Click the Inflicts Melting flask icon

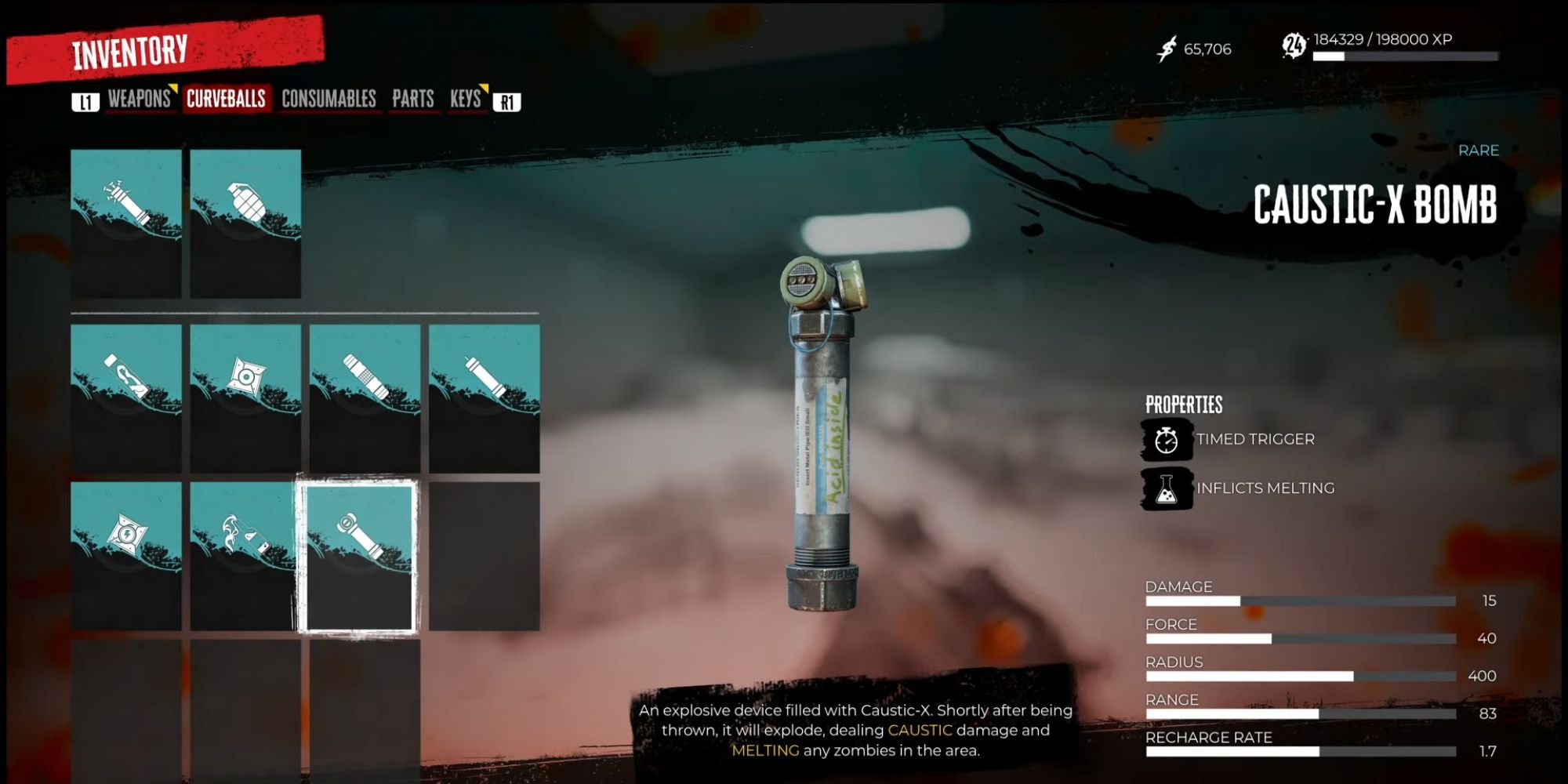click(1167, 488)
